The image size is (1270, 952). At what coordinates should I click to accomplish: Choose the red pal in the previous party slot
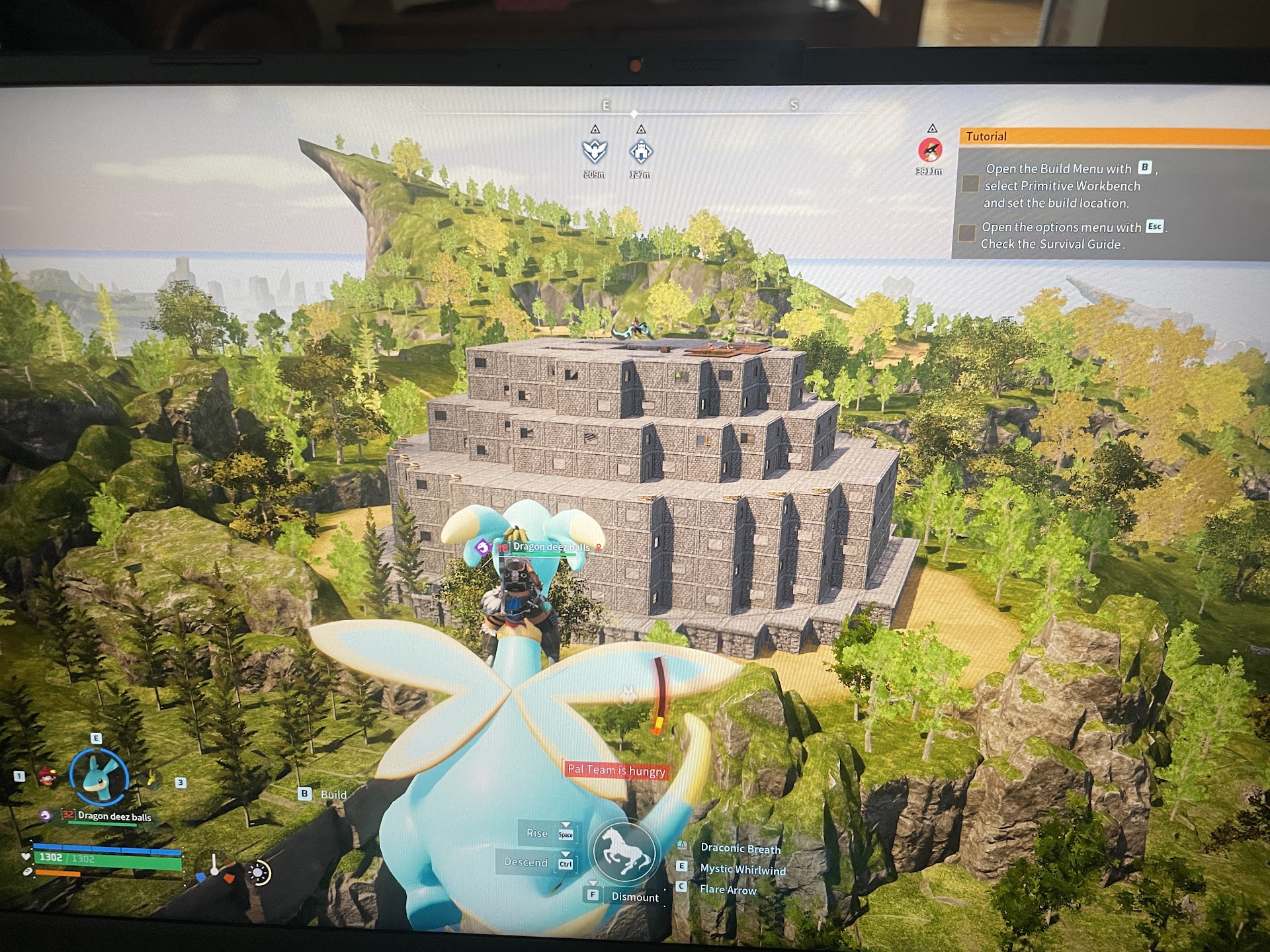click(x=46, y=776)
